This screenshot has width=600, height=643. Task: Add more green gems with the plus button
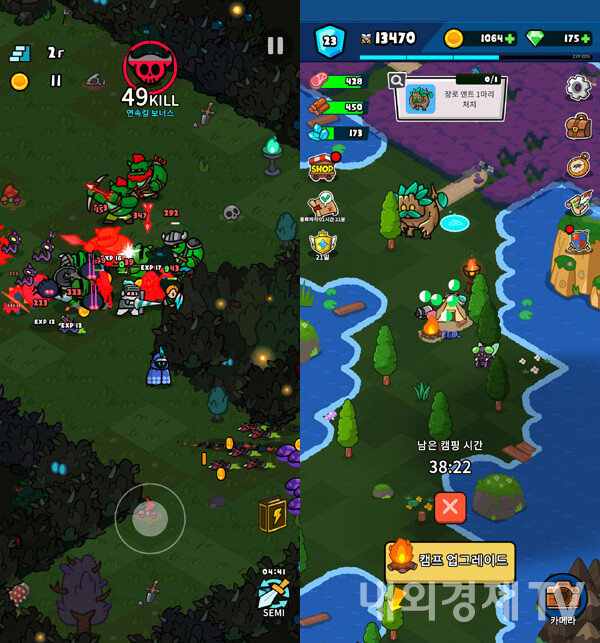point(585,39)
